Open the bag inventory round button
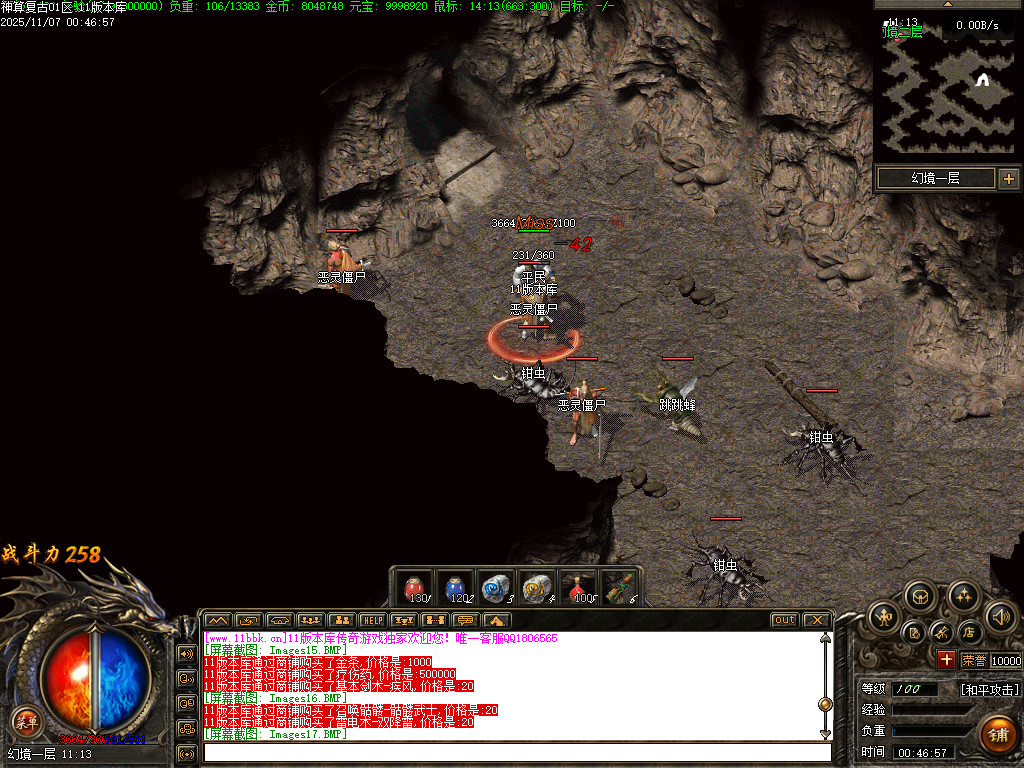1024x768 pixels. 921,596
